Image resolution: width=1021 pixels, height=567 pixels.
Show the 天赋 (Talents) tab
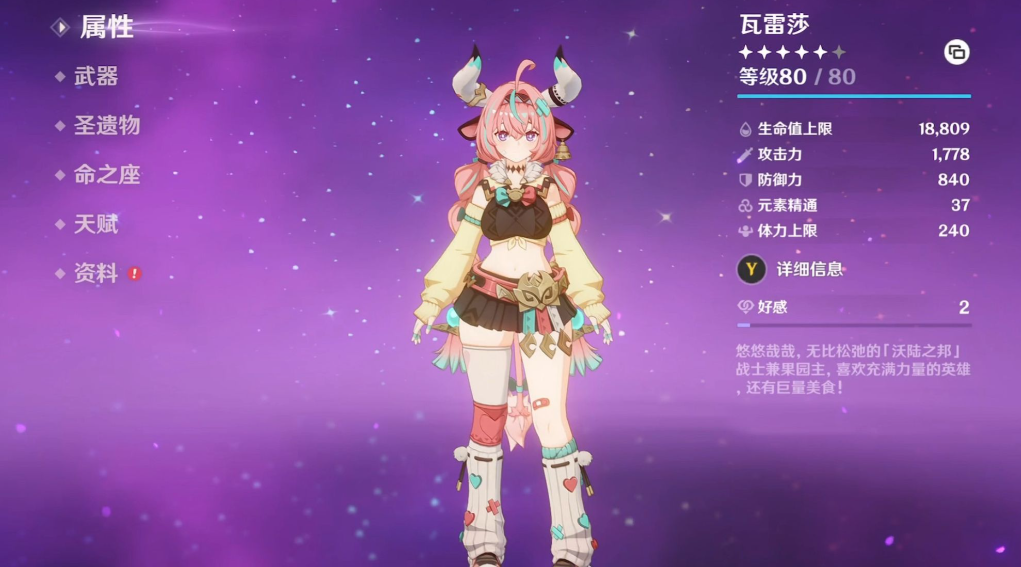tap(96, 224)
